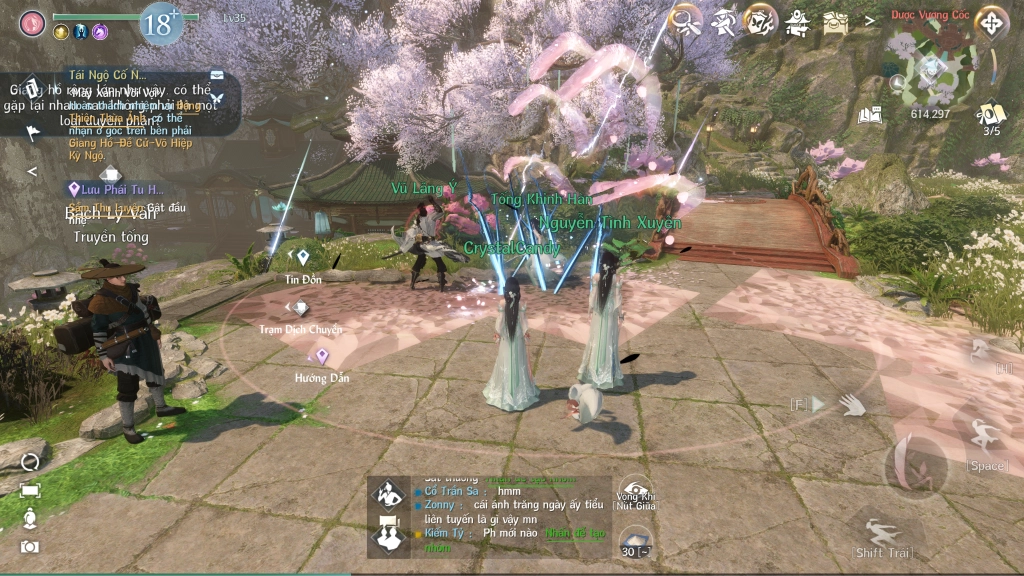Select the four-arrow icon beside the minimap
Image resolution: width=1024 pixels, height=576 pixels.
991,23
